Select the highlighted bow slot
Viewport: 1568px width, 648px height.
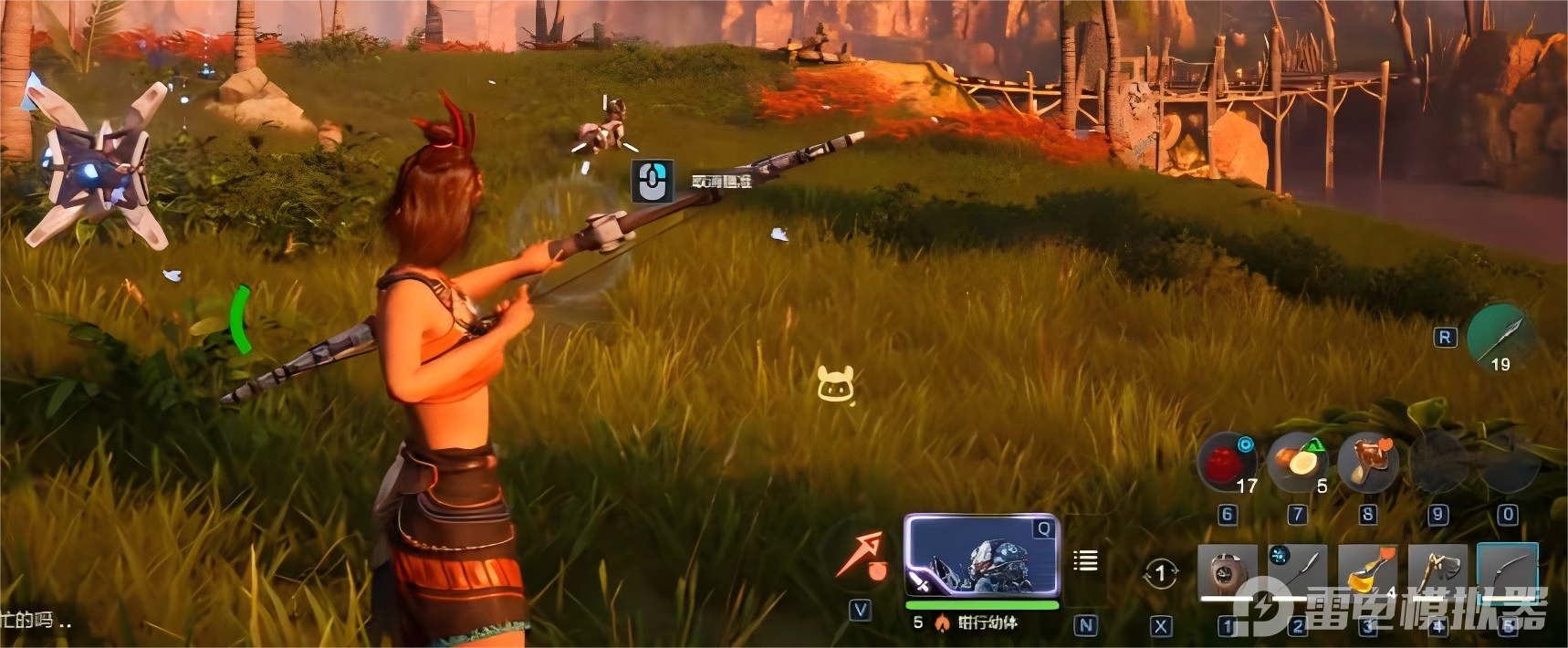click(1508, 573)
